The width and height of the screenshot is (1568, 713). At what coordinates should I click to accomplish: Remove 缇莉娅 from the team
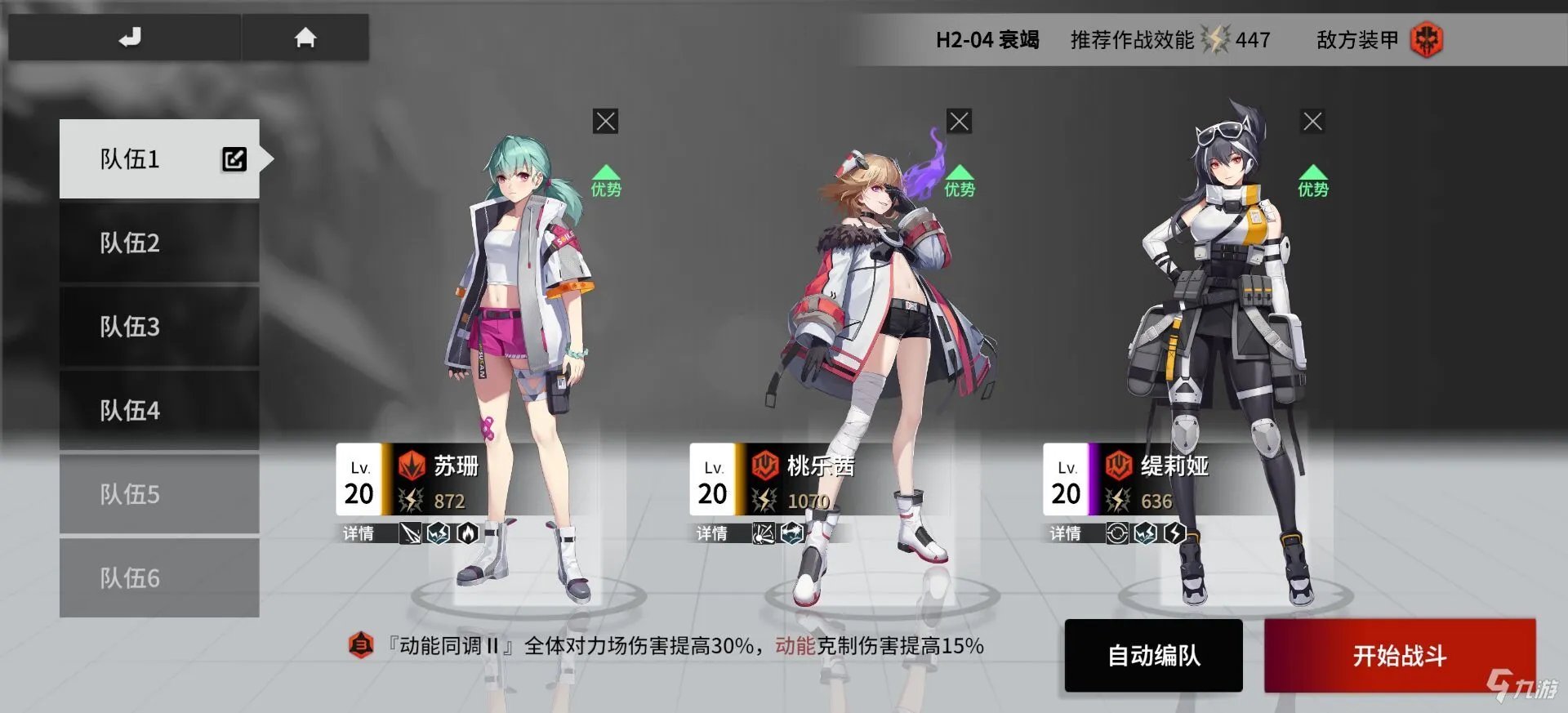click(1312, 120)
